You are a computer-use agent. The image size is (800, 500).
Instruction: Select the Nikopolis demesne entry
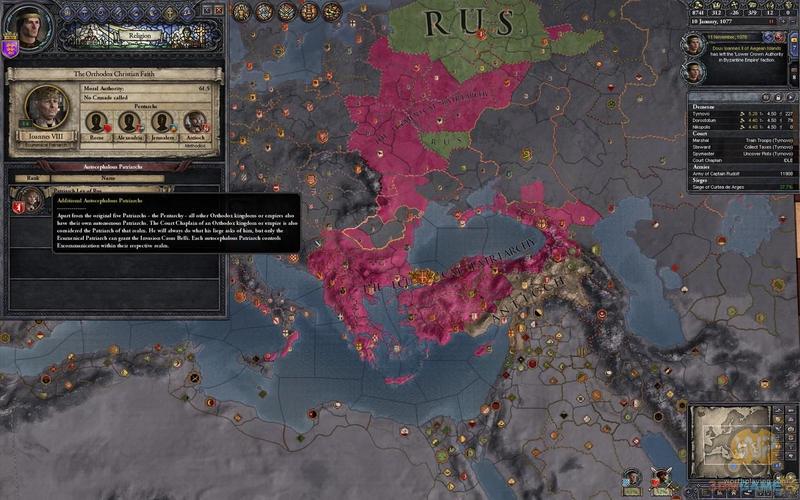[740, 126]
